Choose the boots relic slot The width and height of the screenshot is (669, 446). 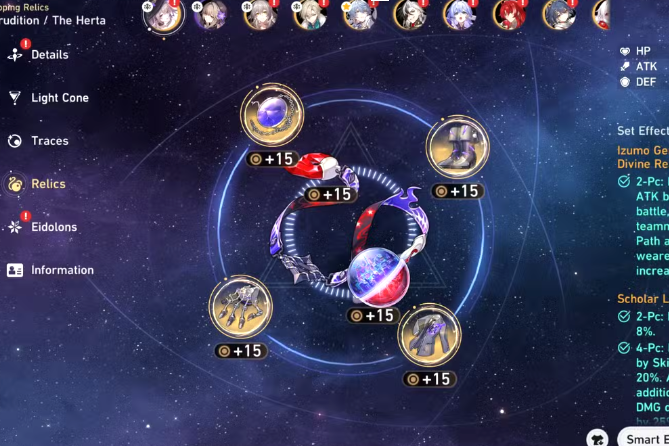[x=457, y=148]
